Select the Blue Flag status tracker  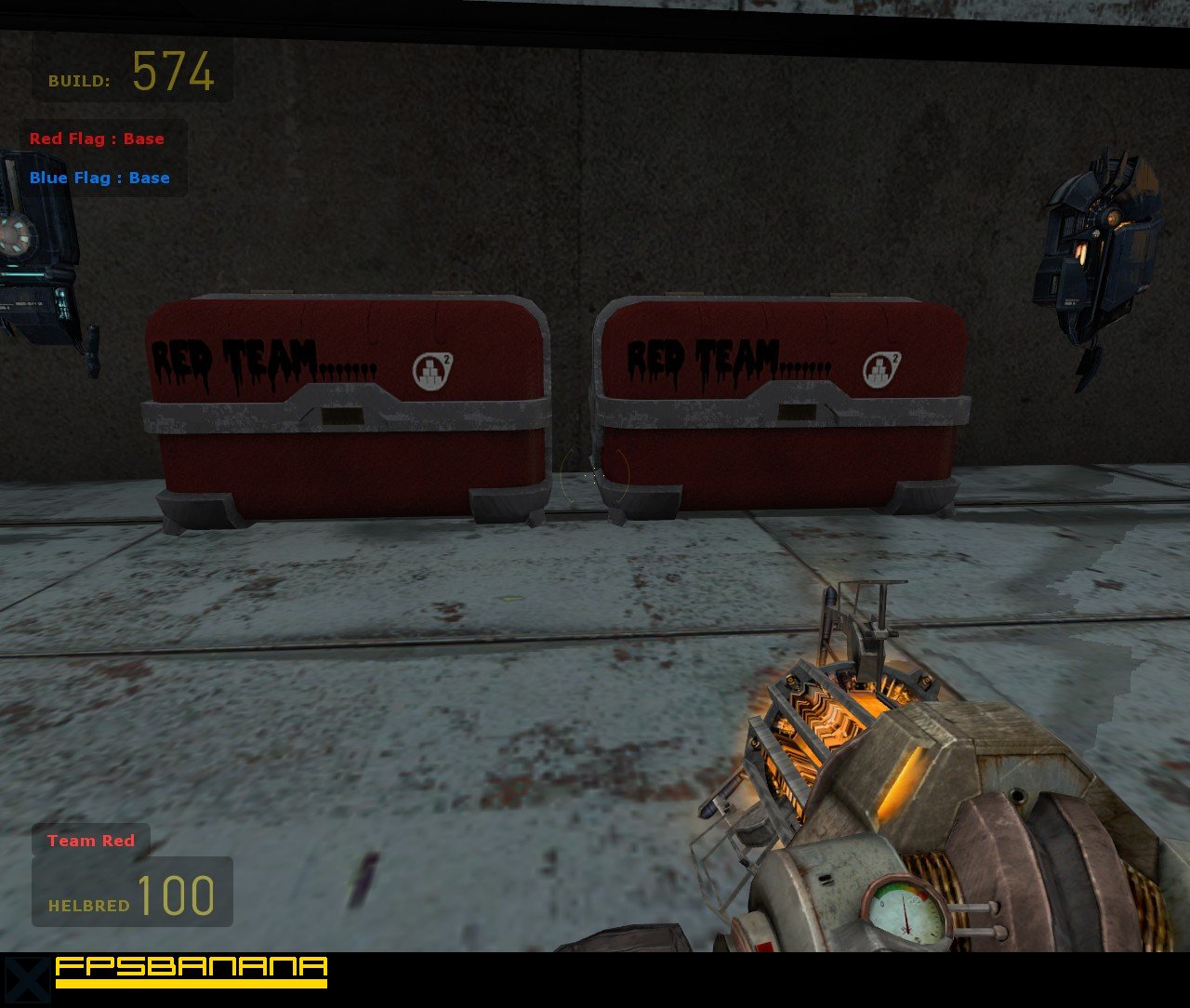coord(99,178)
